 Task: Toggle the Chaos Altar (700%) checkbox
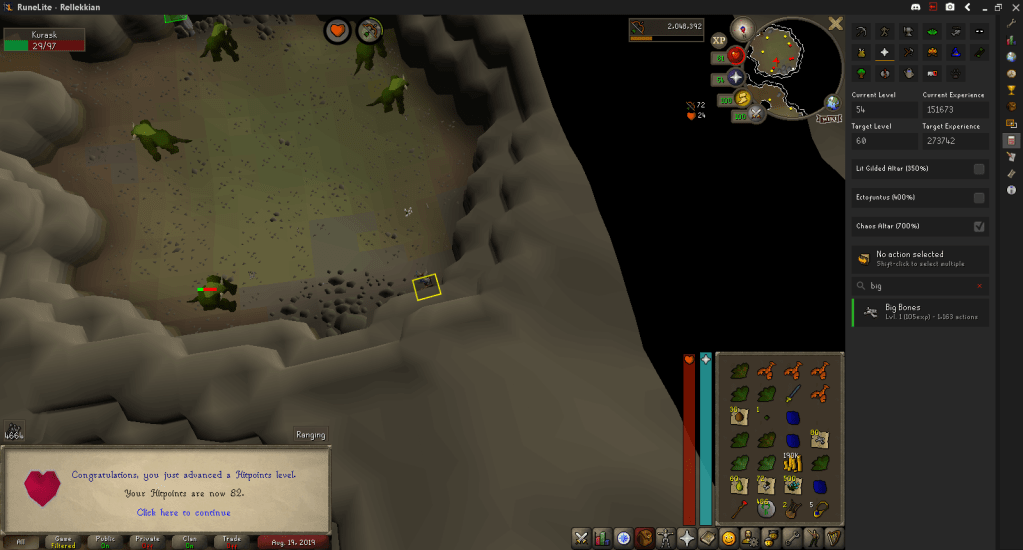pos(979,226)
